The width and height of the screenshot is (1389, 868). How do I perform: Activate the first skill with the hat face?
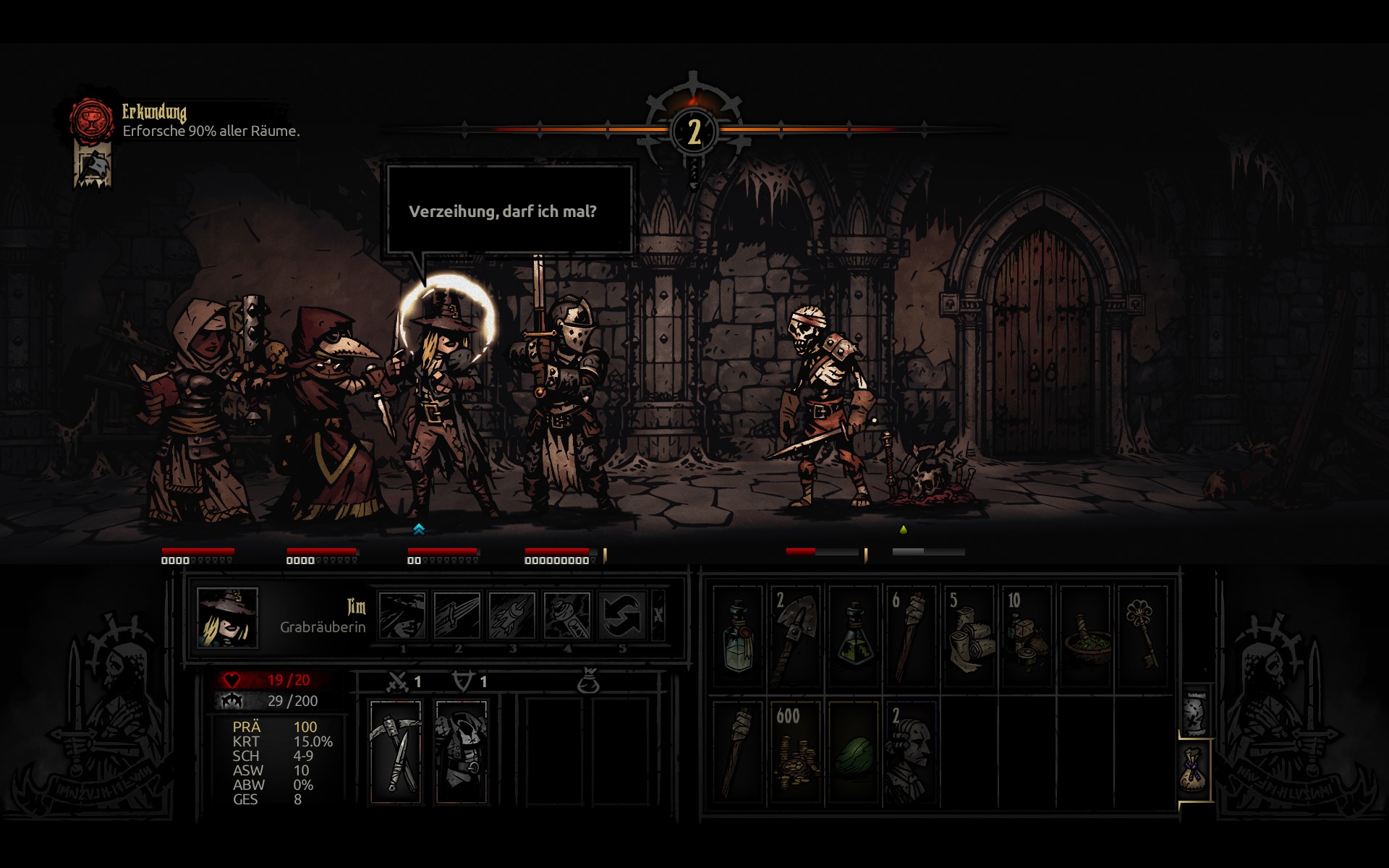(x=402, y=616)
